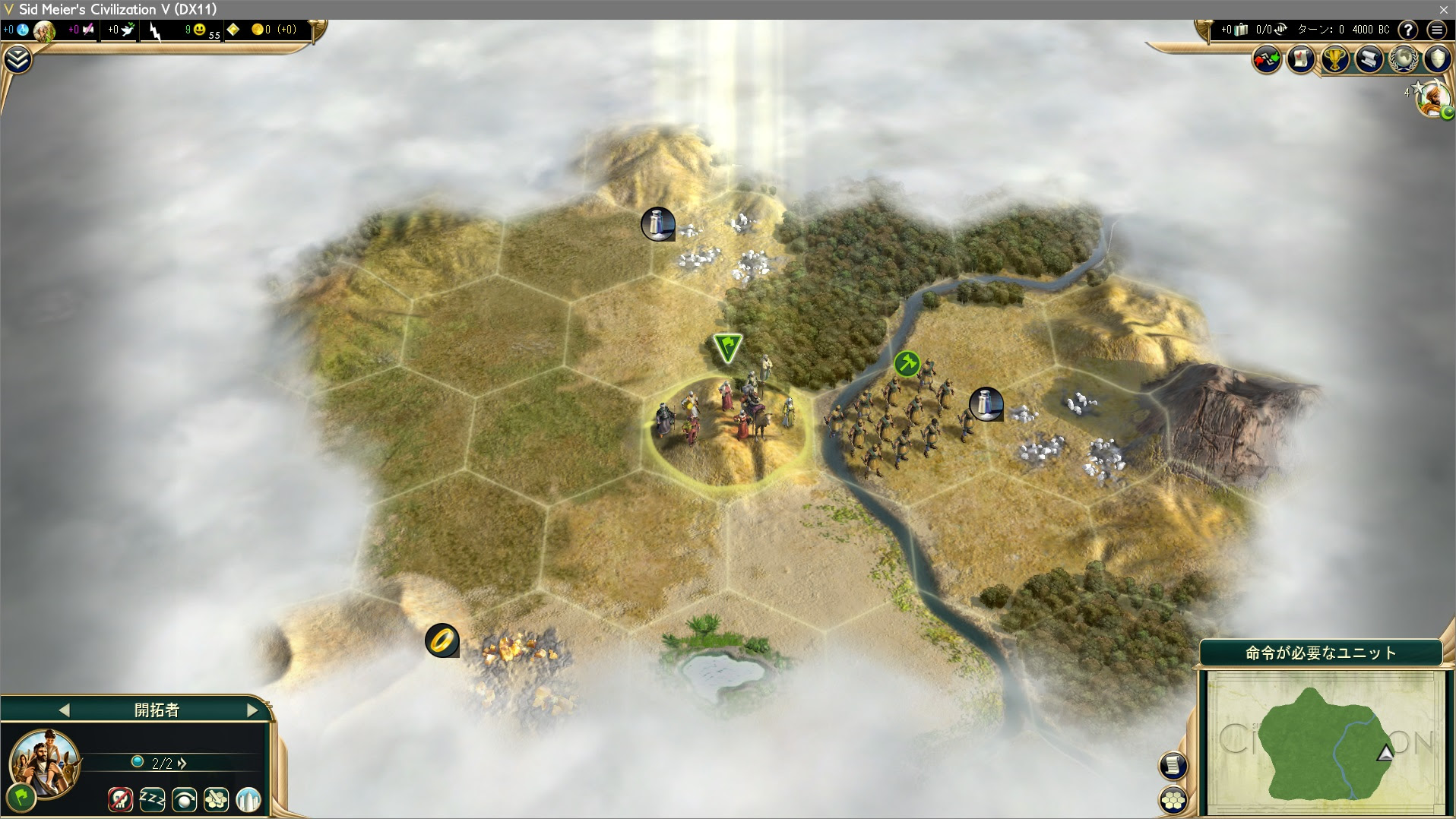
Task: Activate the Alert/Fortify eye action
Action: [x=184, y=800]
